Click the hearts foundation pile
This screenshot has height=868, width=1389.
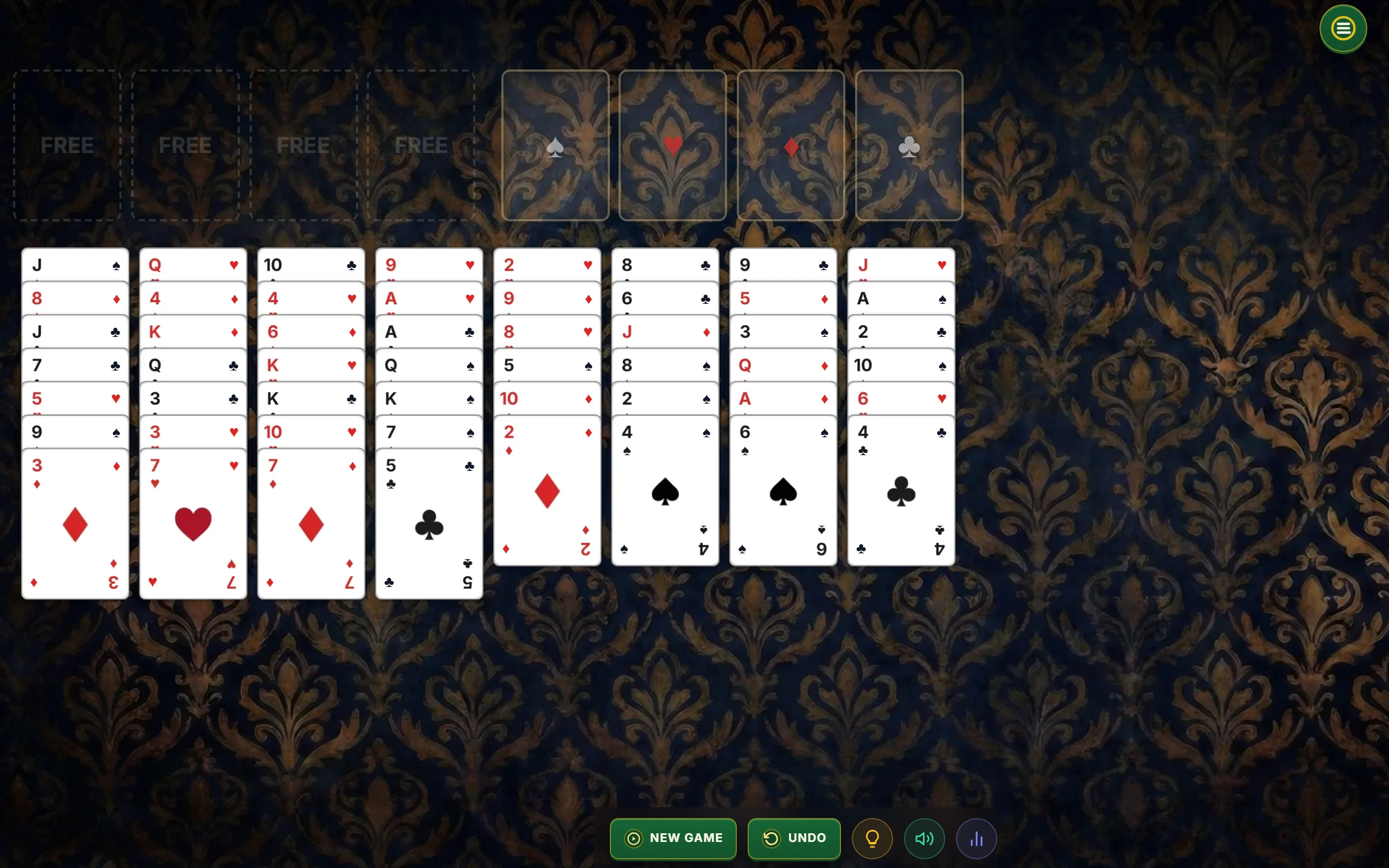673,145
